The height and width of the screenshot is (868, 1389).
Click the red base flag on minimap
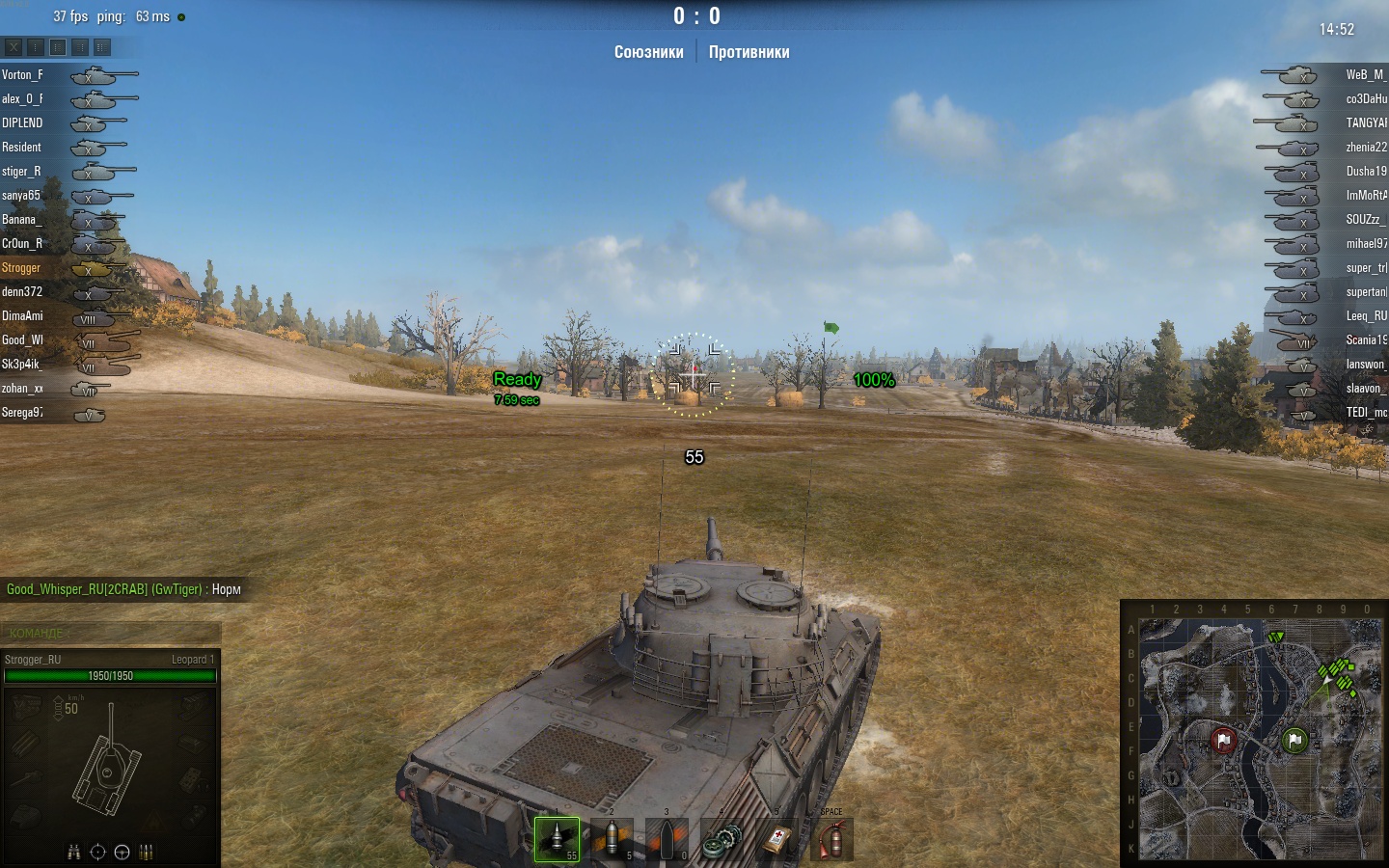[x=1223, y=740]
